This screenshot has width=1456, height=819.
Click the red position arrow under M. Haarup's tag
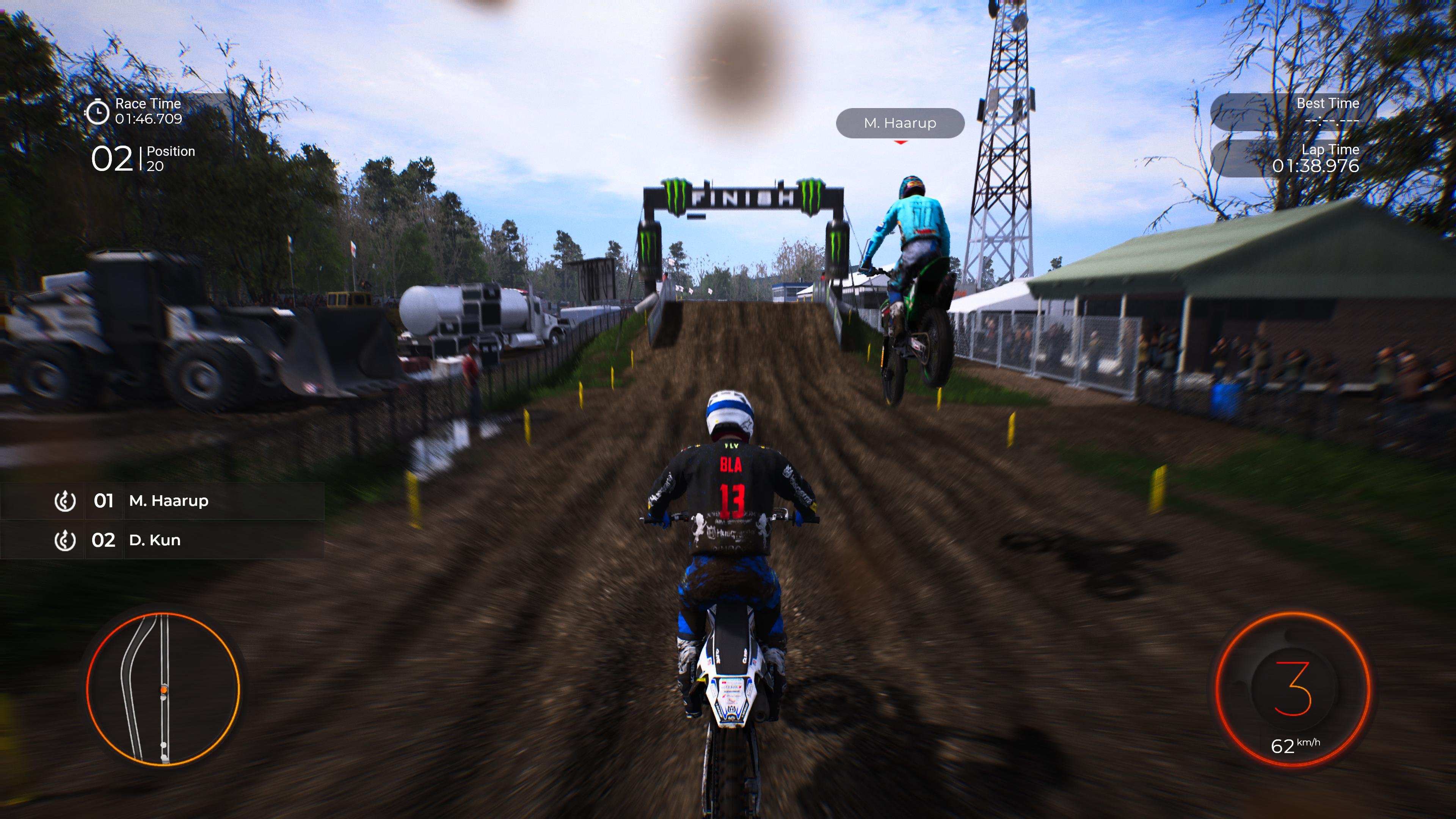click(901, 144)
